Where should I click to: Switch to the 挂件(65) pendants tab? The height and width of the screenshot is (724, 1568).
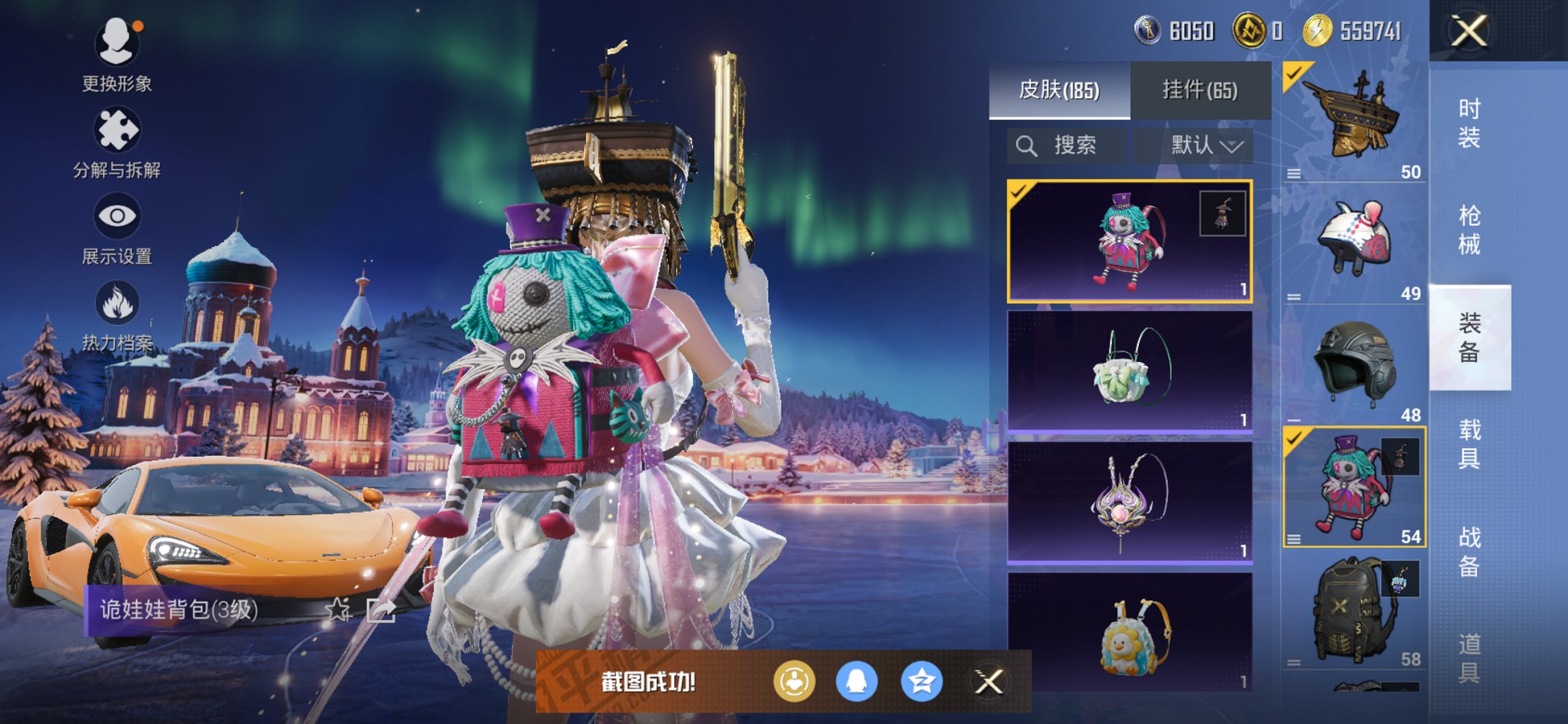1200,90
